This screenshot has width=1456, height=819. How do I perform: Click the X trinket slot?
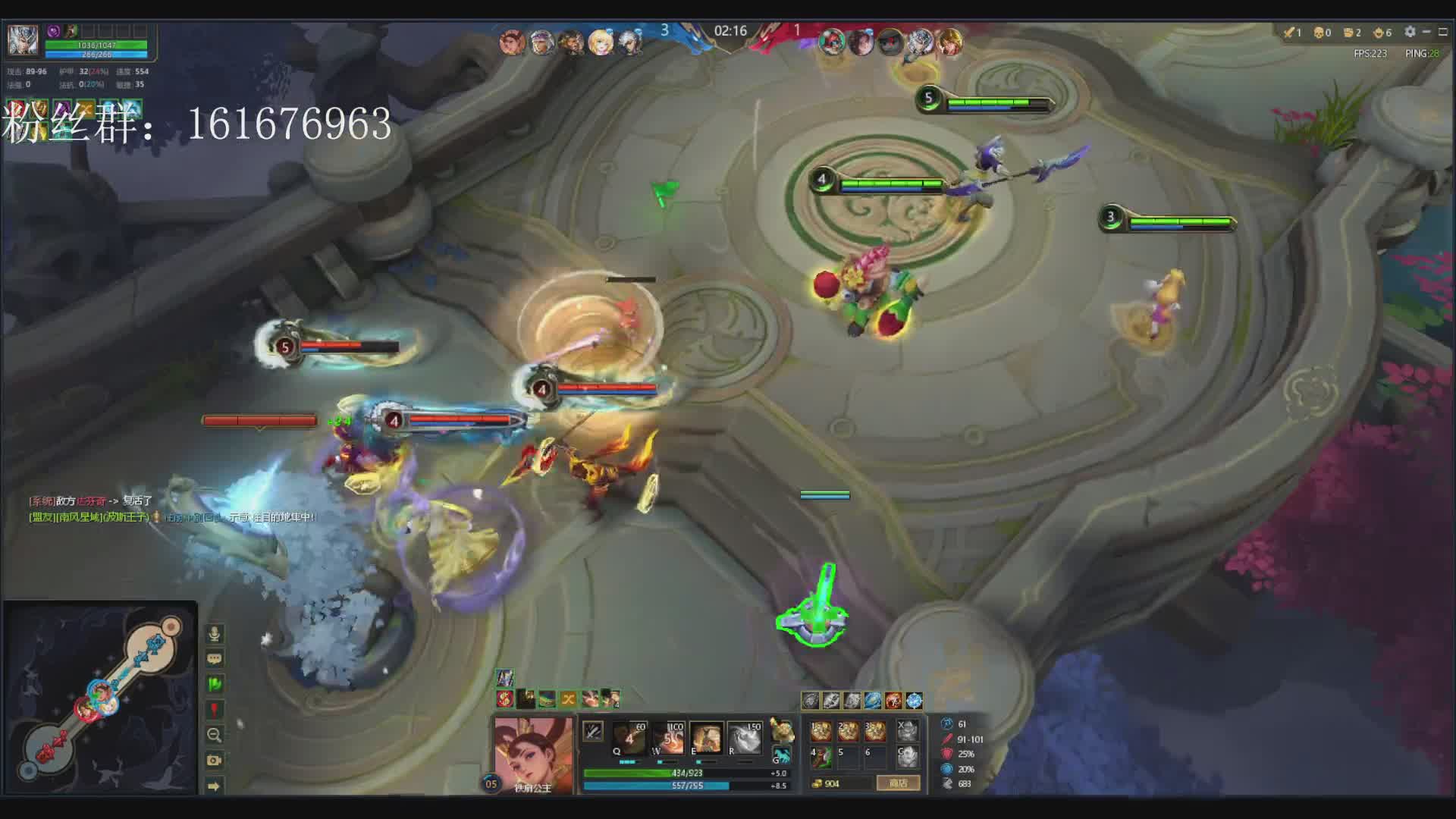(907, 730)
